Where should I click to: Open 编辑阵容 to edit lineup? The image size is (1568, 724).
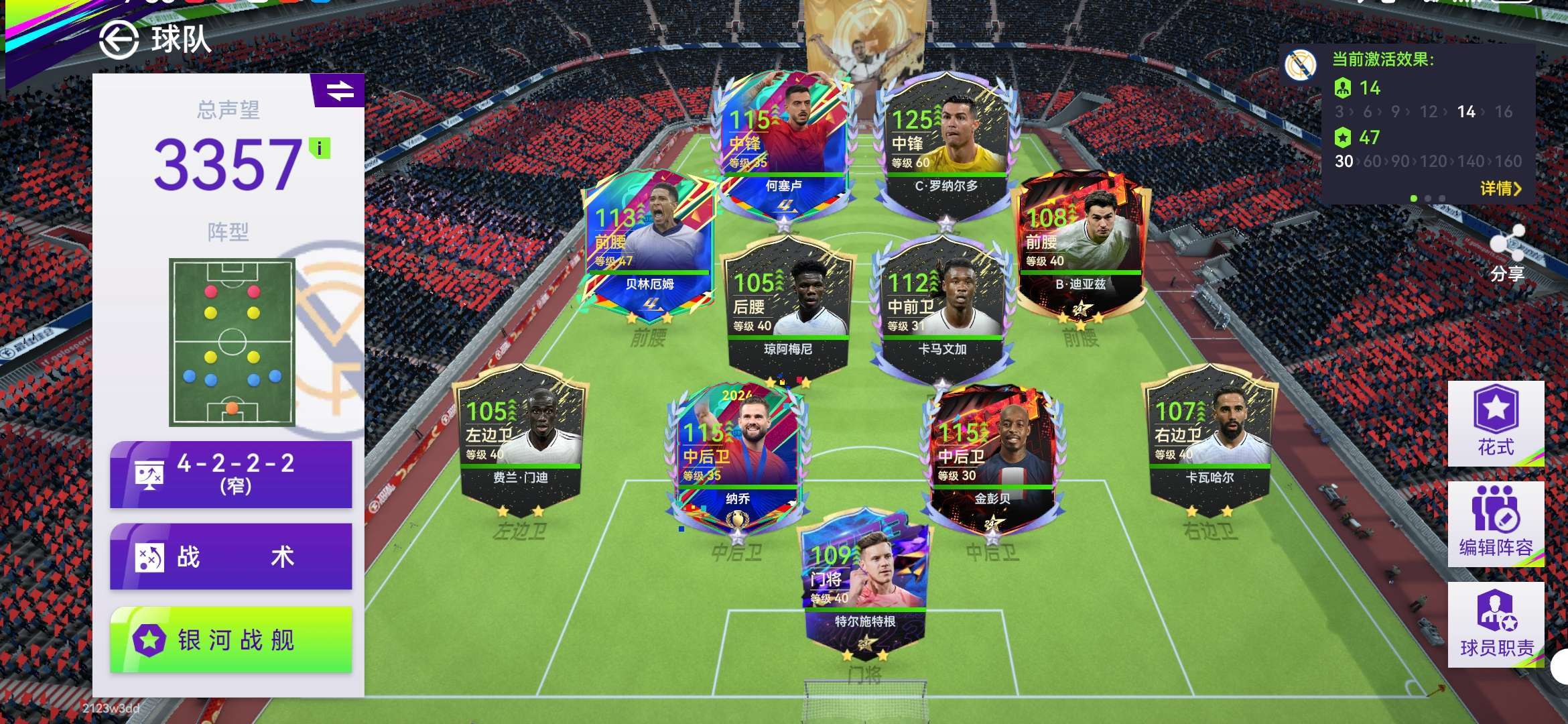pos(1496,524)
